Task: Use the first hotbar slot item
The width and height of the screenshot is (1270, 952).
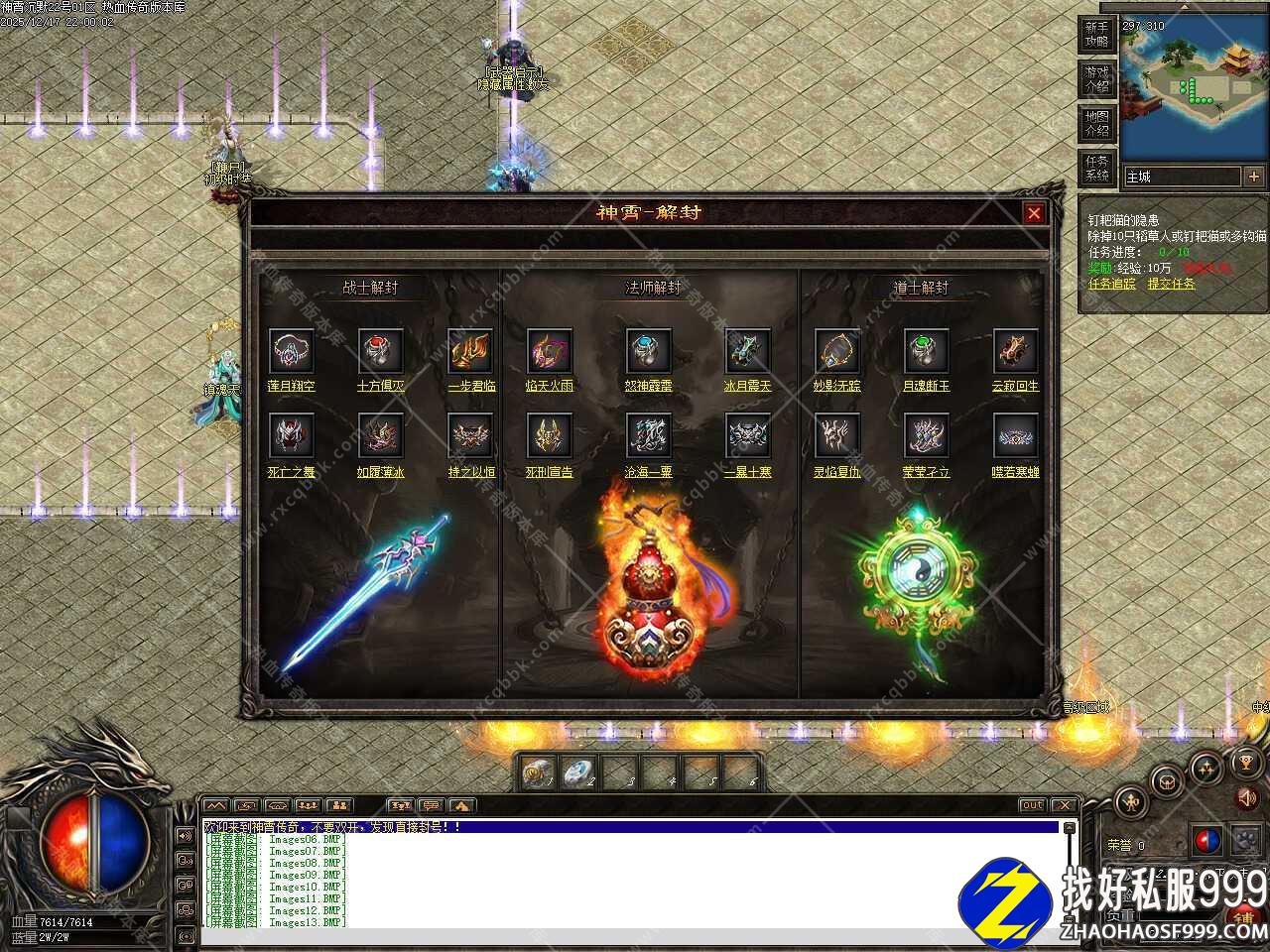Action: 539,773
